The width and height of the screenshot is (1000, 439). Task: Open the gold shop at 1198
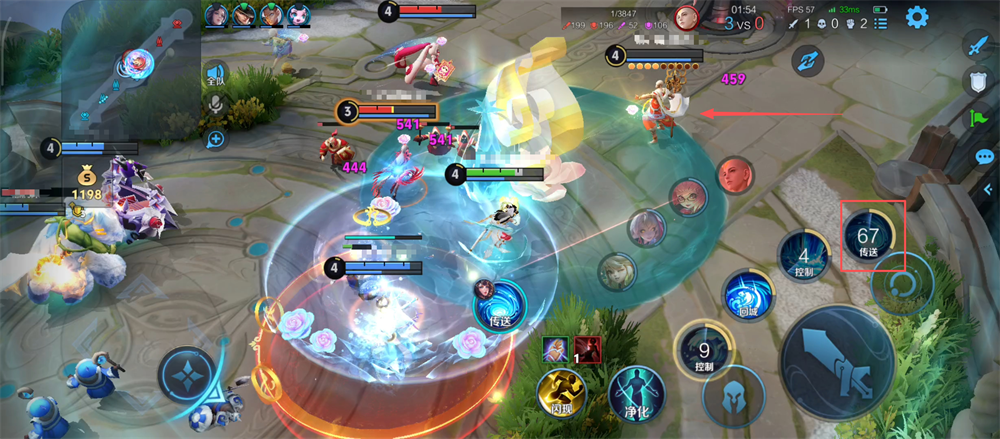[85, 185]
